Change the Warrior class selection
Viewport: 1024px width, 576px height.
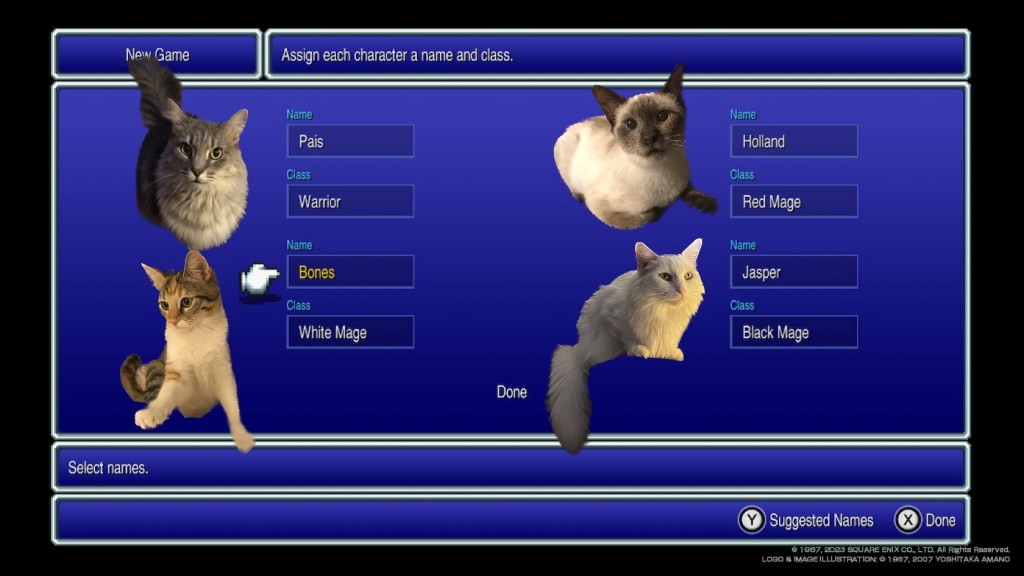(350, 201)
